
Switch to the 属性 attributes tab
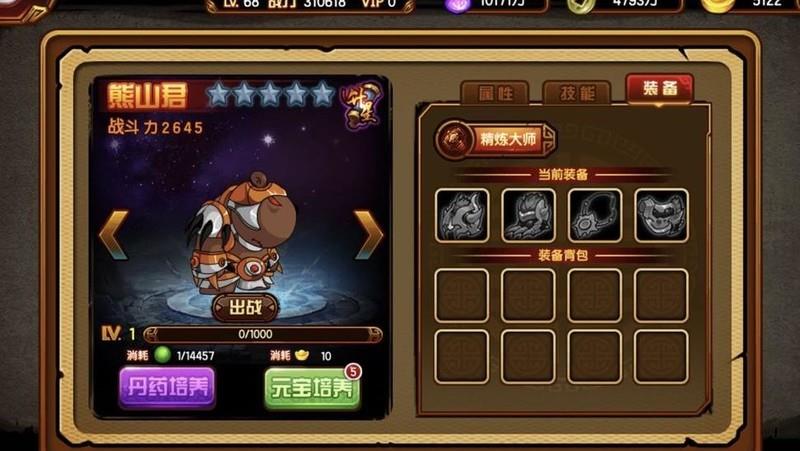click(494, 93)
